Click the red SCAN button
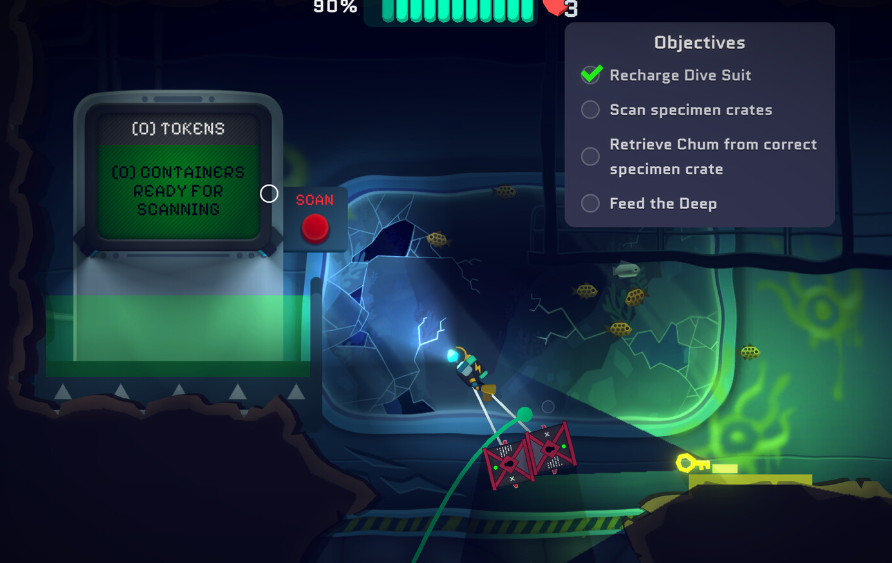 [315, 228]
